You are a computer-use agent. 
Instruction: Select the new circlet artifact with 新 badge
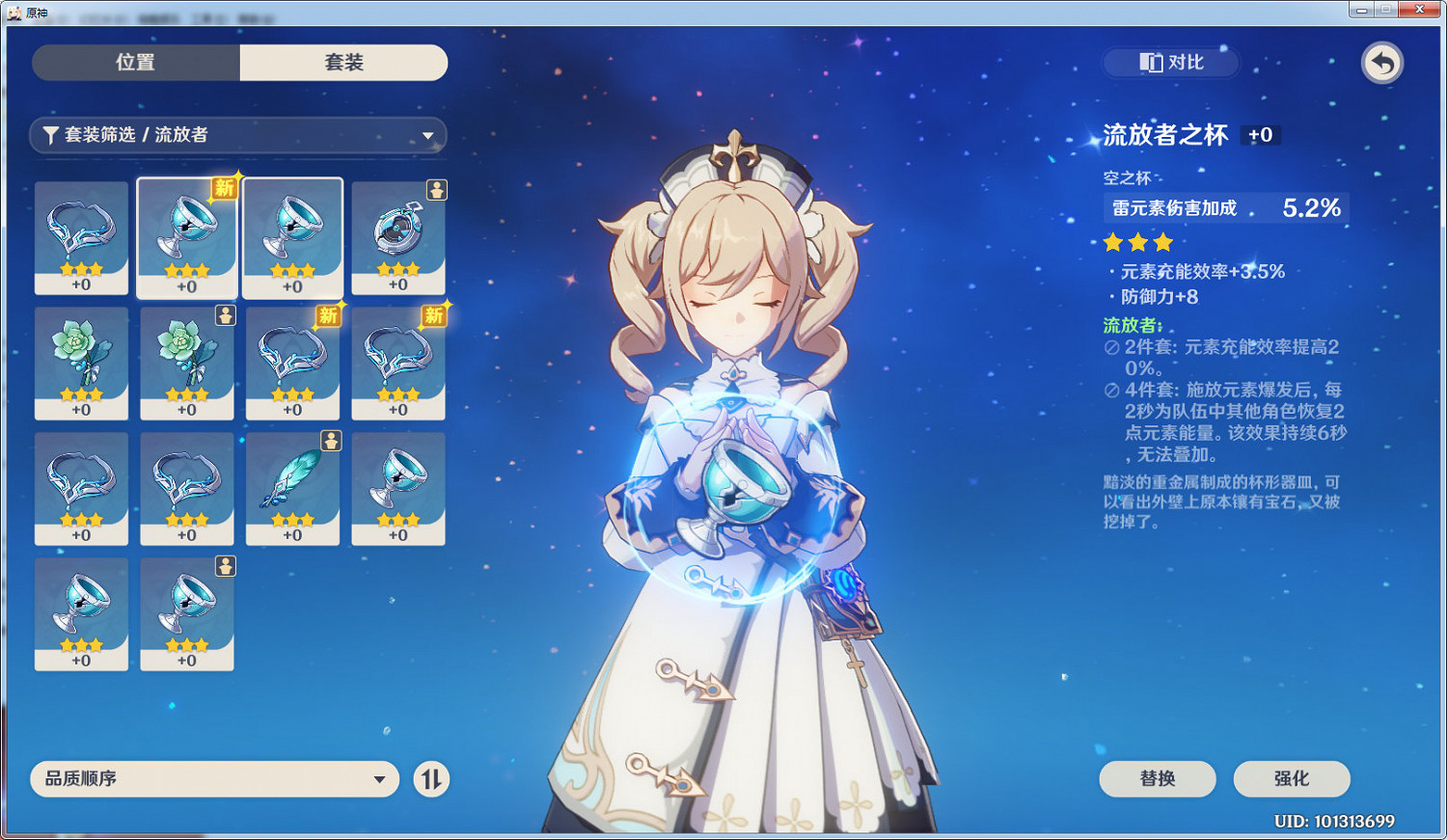(x=293, y=364)
